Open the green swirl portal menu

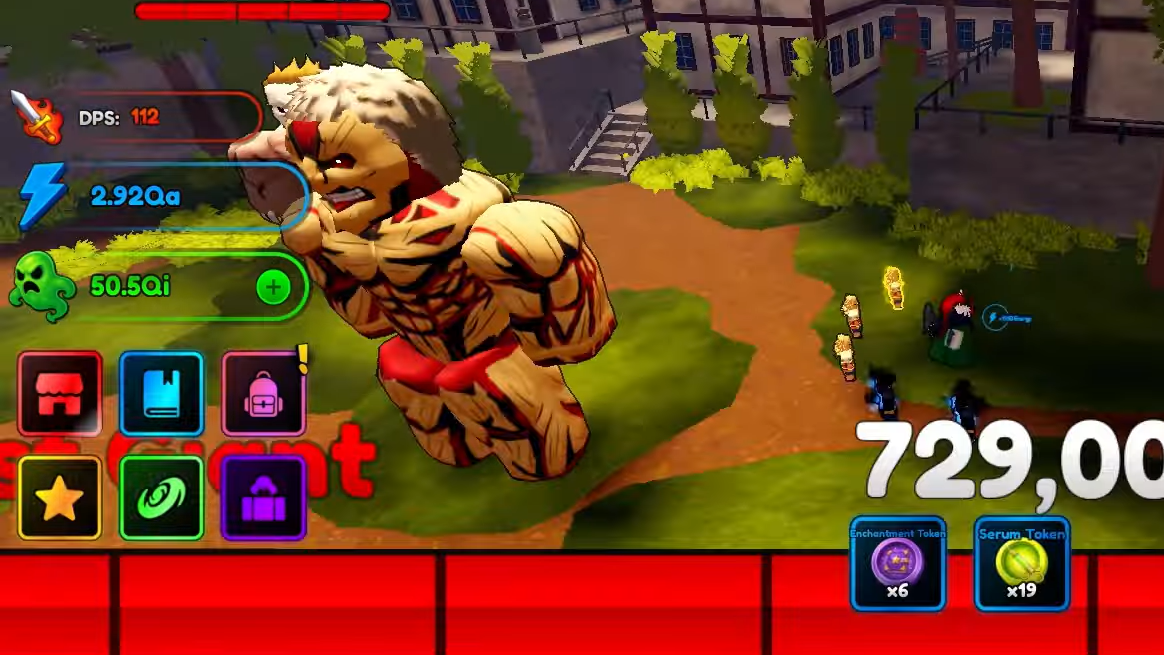pyautogui.click(x=161, y=498)
